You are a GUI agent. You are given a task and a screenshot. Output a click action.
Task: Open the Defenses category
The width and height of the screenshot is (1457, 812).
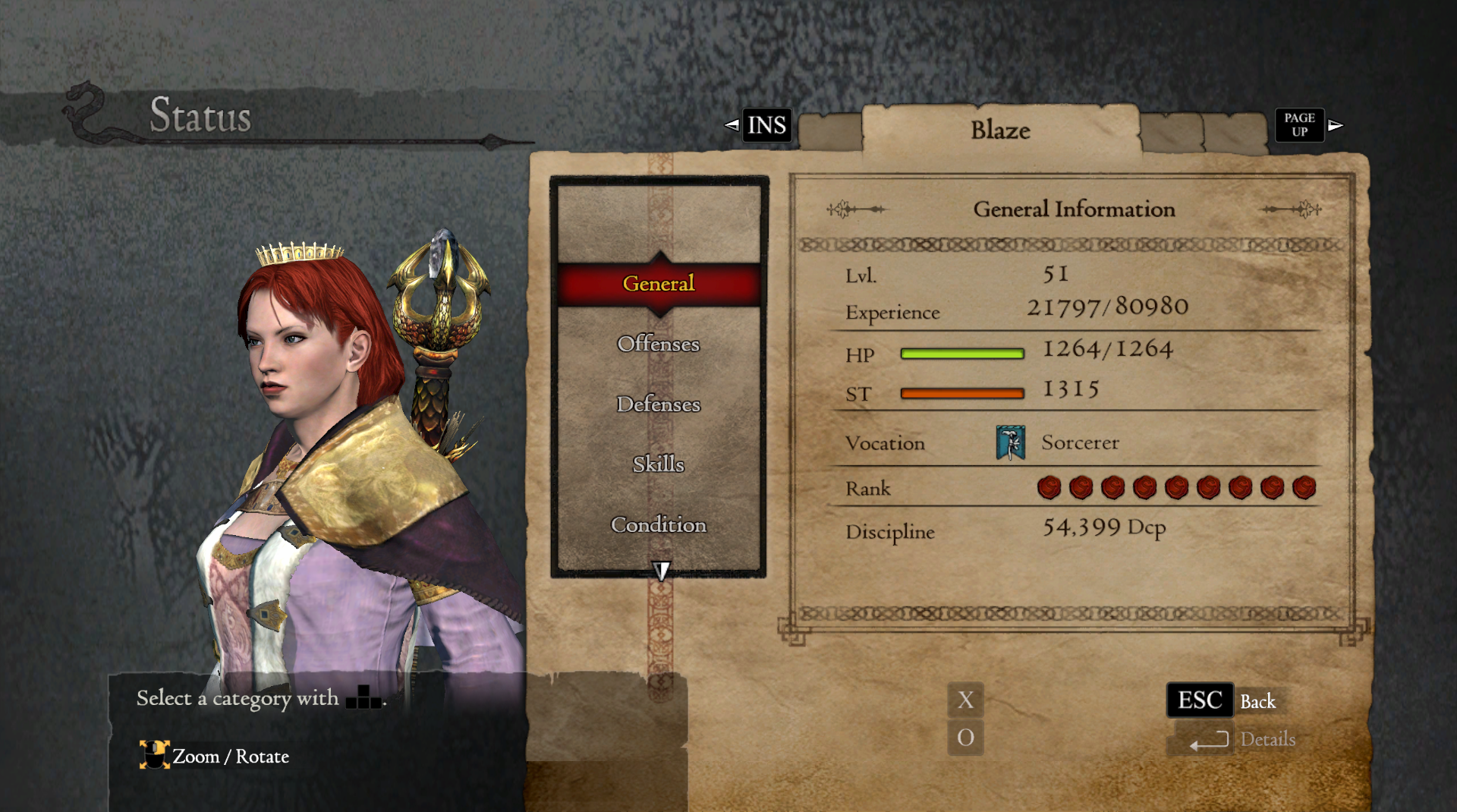click(659, 404)
